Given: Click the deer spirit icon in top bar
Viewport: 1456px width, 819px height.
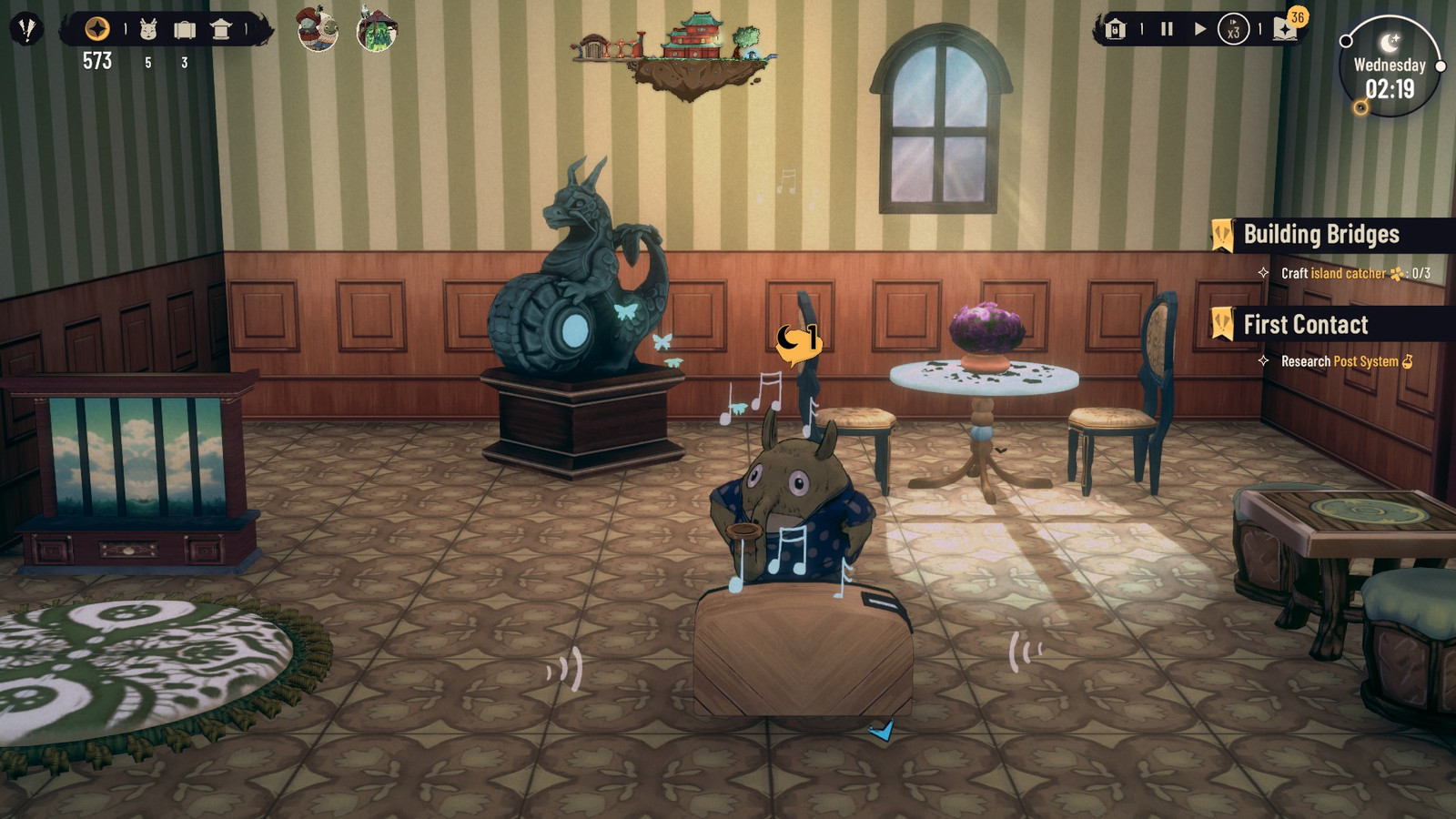Looking at the screenshot, I should [148, 28].
